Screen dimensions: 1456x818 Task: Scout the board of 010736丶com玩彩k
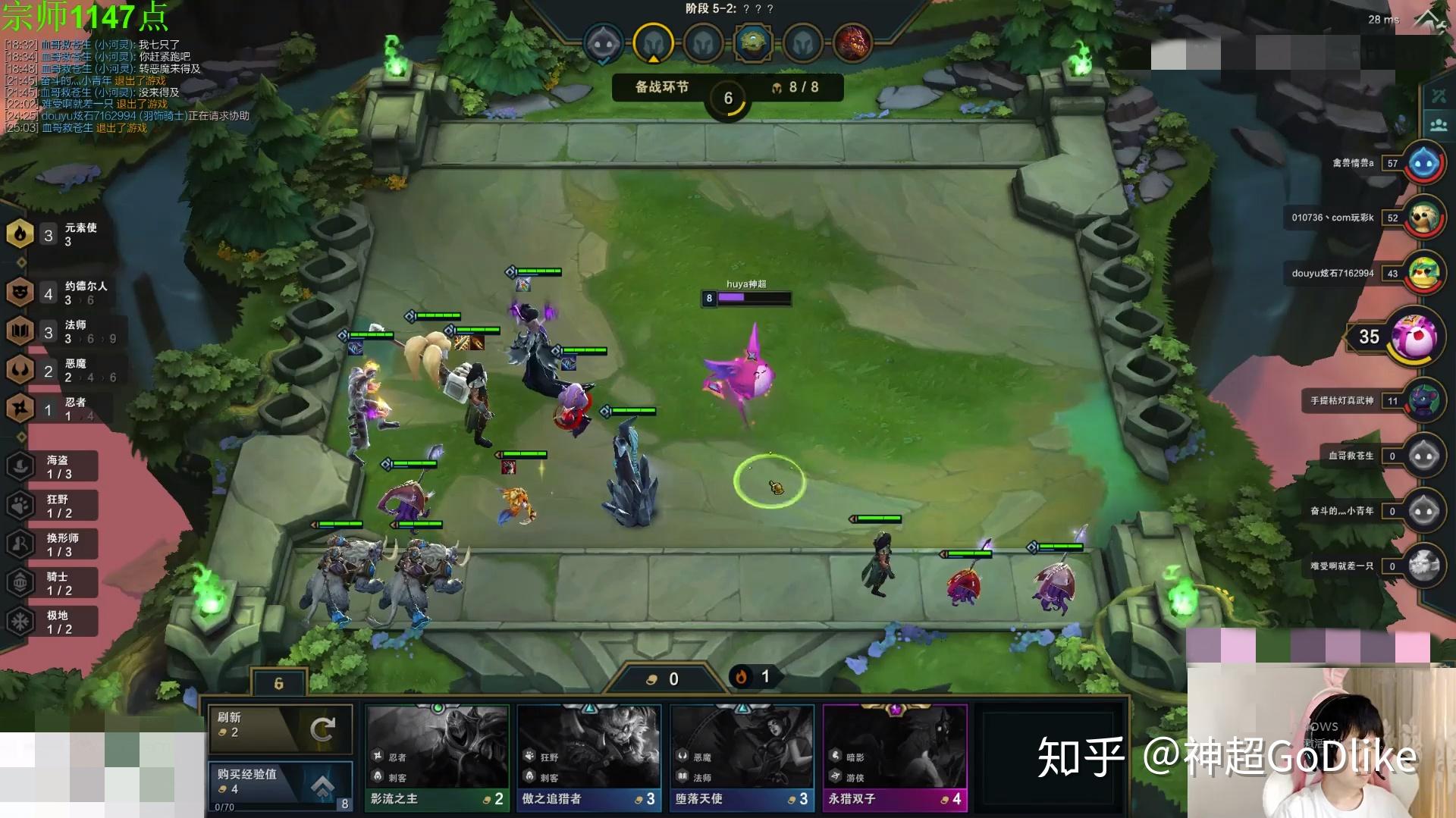tap(1423, 218)
